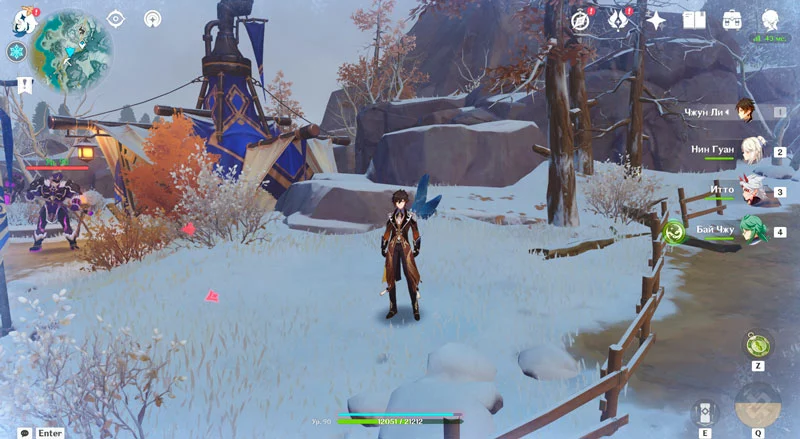The width and height of the screenshot is (800, 439).
Task: Click the snowflake status icon beside minimap
Action: coord(17,52)
